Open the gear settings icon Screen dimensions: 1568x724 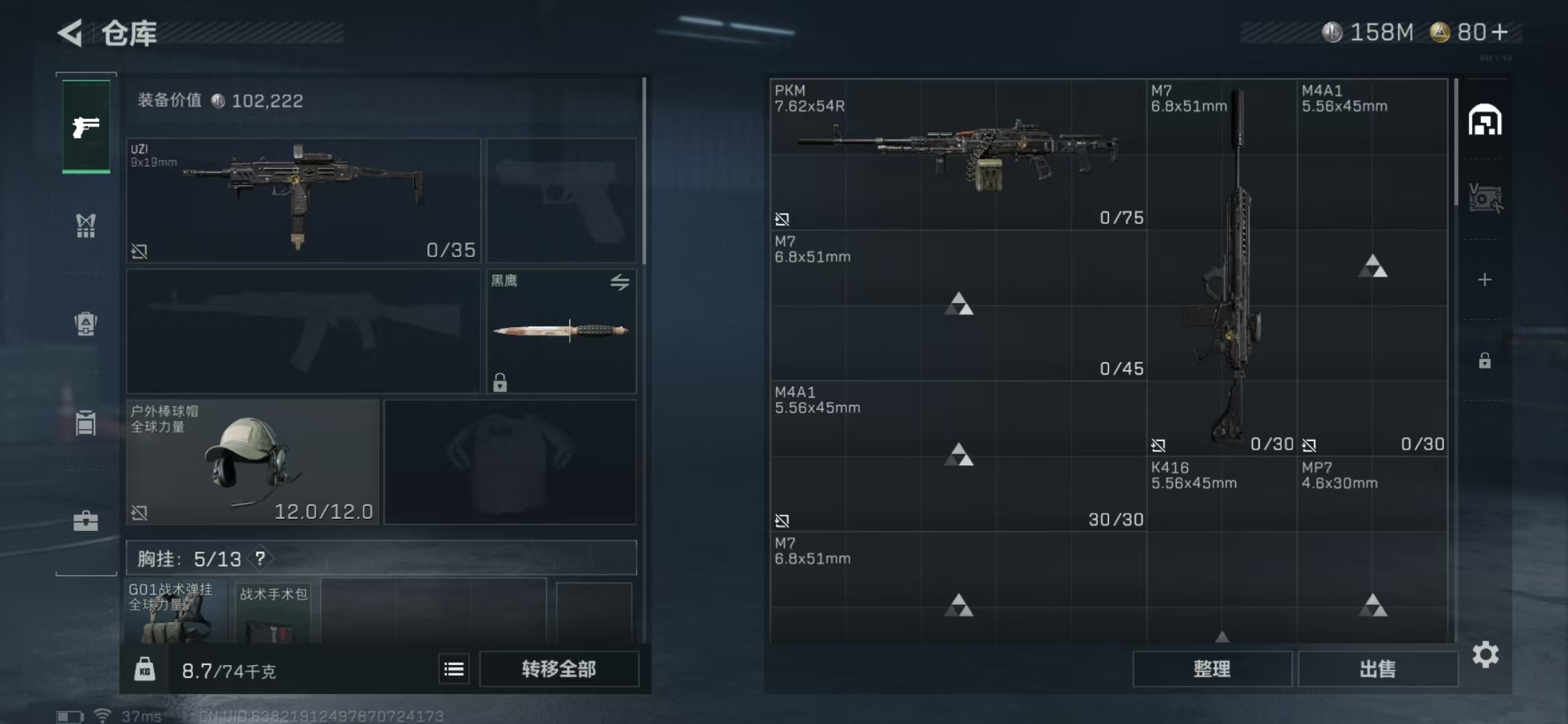(1485, 654)
